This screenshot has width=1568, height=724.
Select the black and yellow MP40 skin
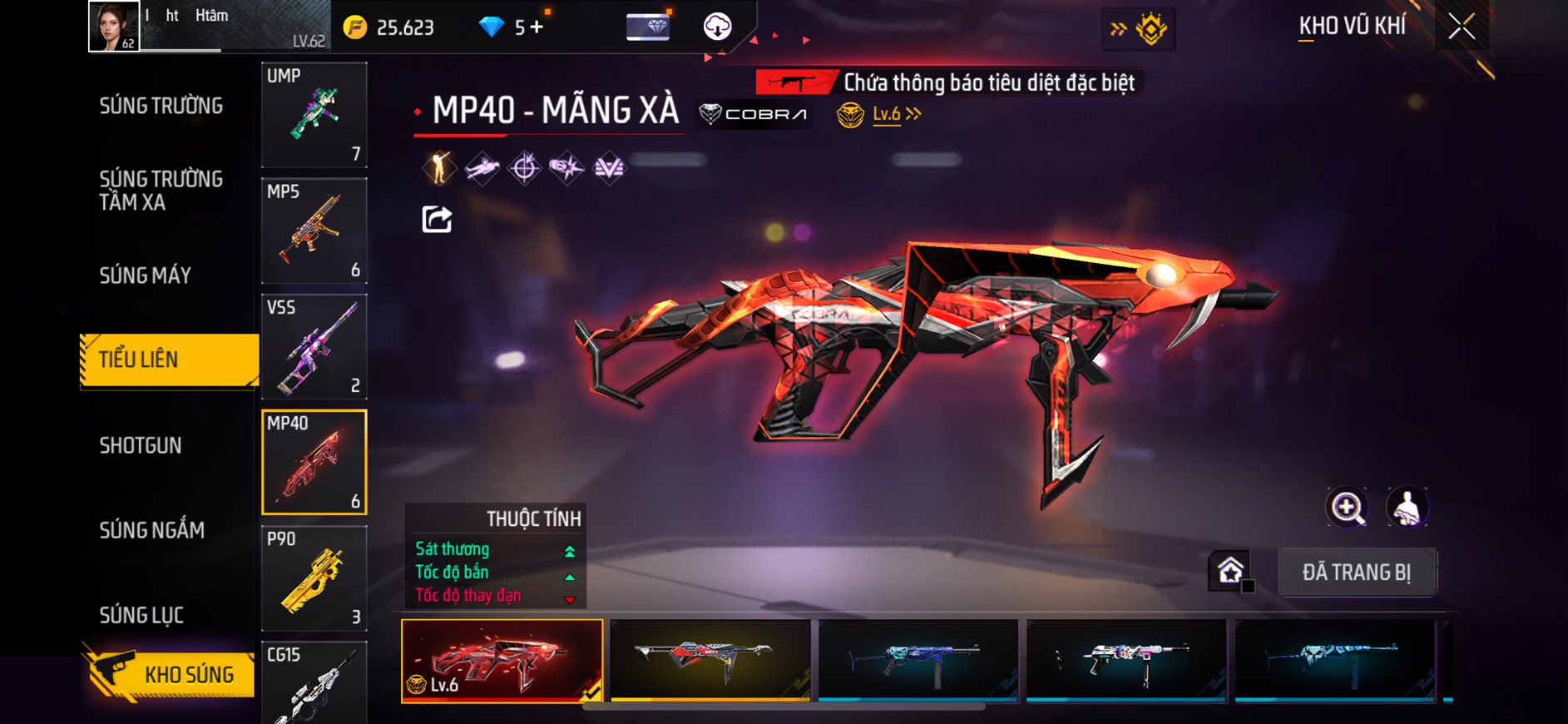710,660
